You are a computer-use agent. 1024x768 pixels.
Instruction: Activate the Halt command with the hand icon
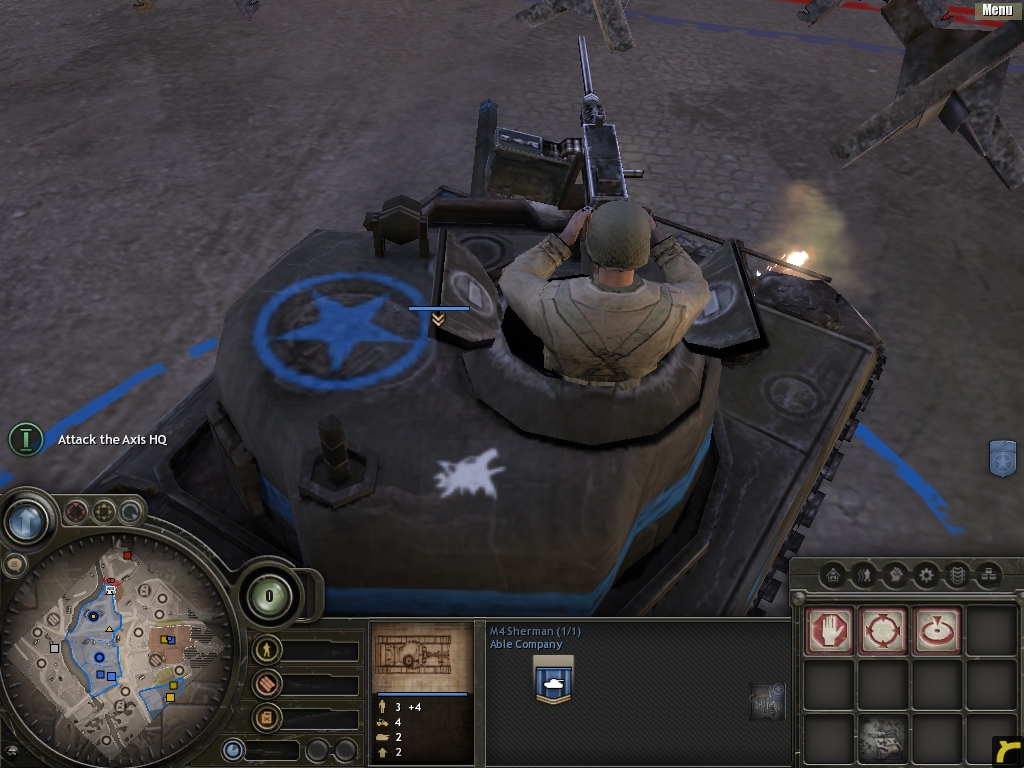point(830,632)
